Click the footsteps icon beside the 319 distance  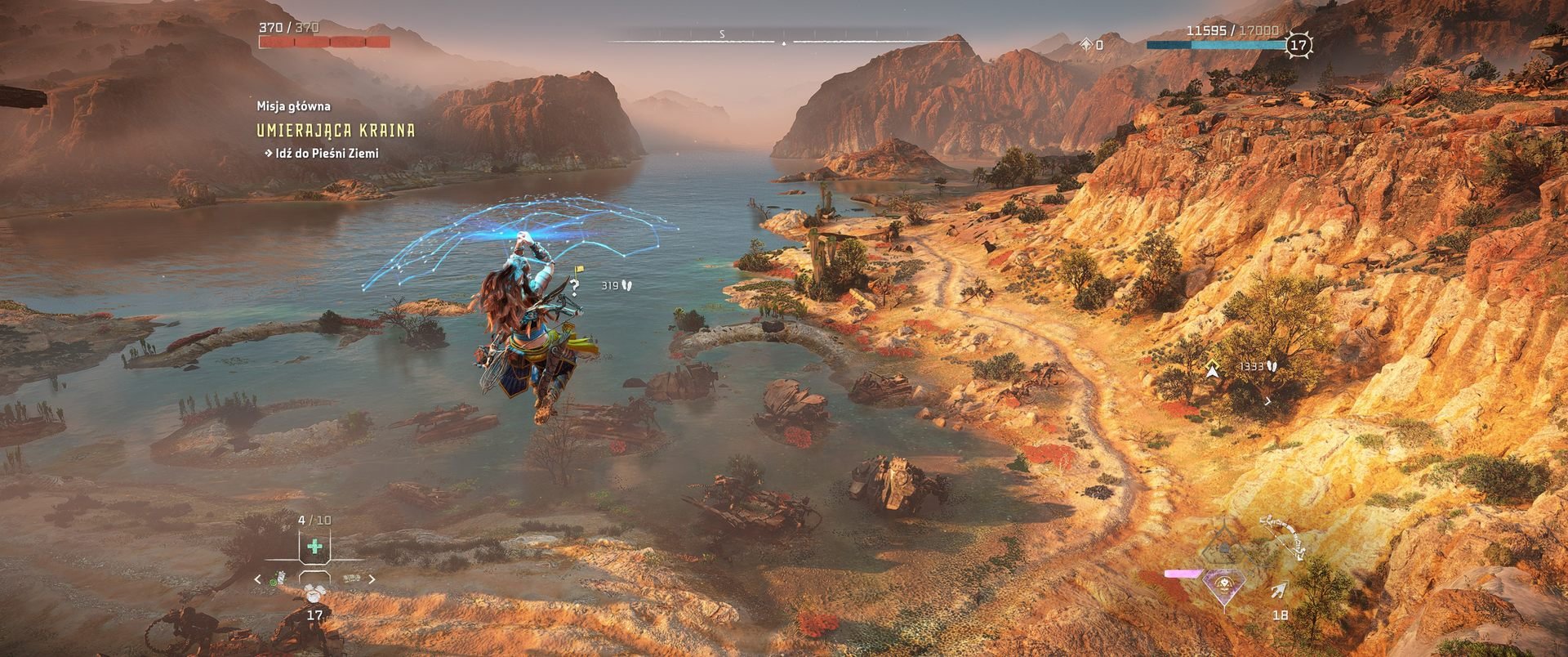click(626, 285)
